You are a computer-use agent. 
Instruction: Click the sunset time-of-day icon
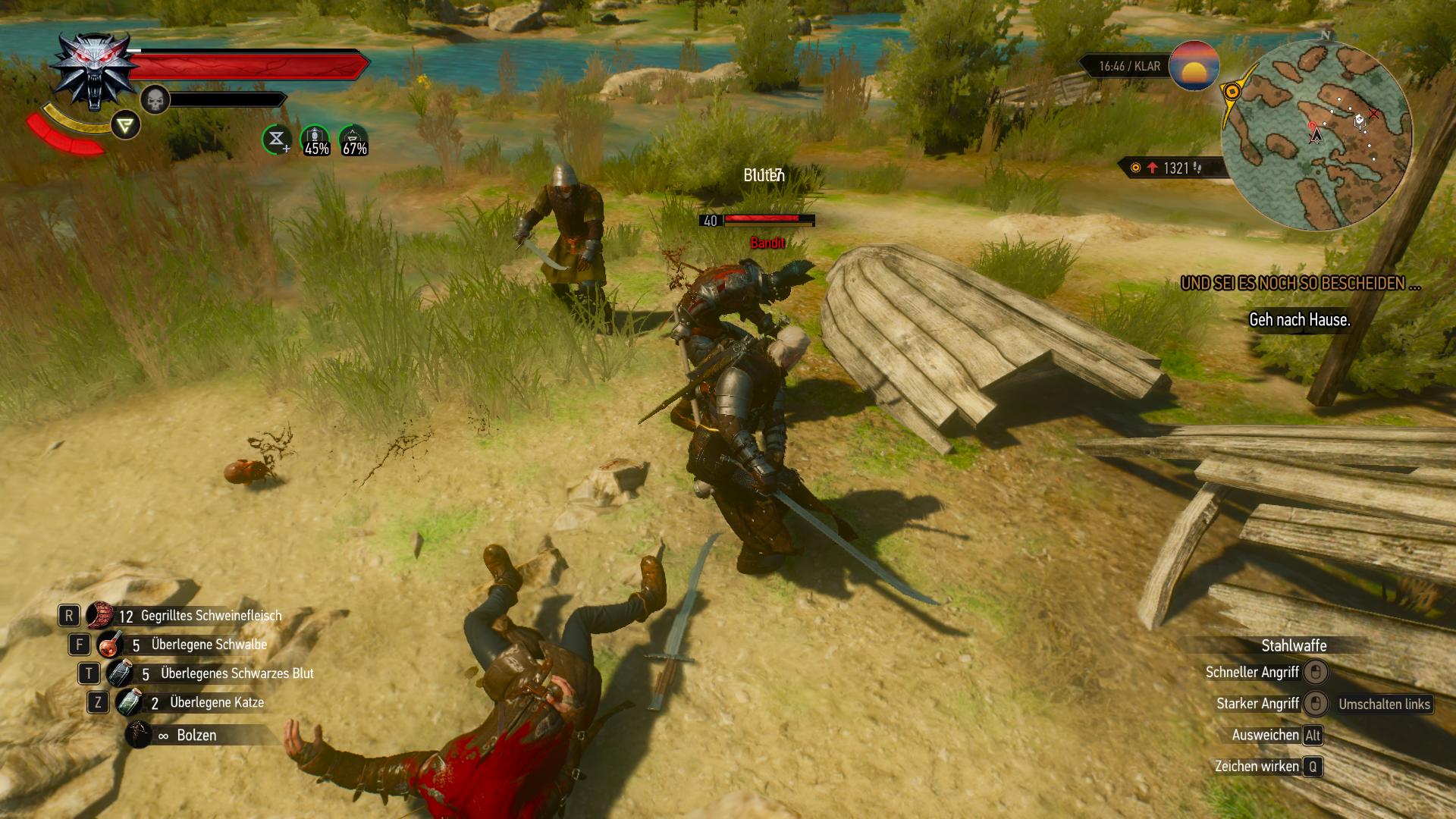coord(1194,66)
